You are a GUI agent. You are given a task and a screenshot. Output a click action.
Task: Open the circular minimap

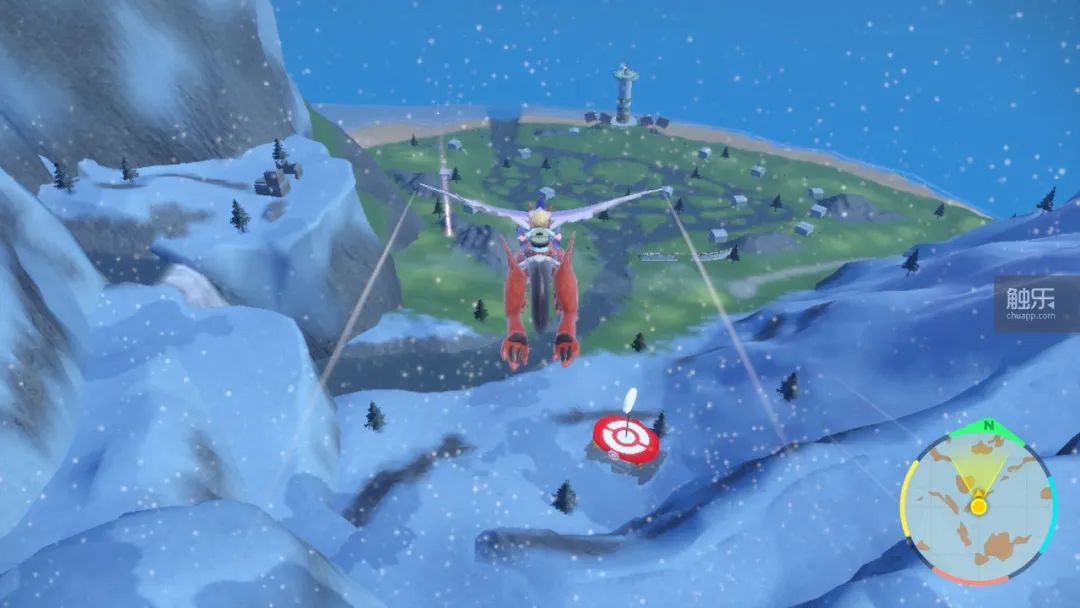click(x=978, y=505)
